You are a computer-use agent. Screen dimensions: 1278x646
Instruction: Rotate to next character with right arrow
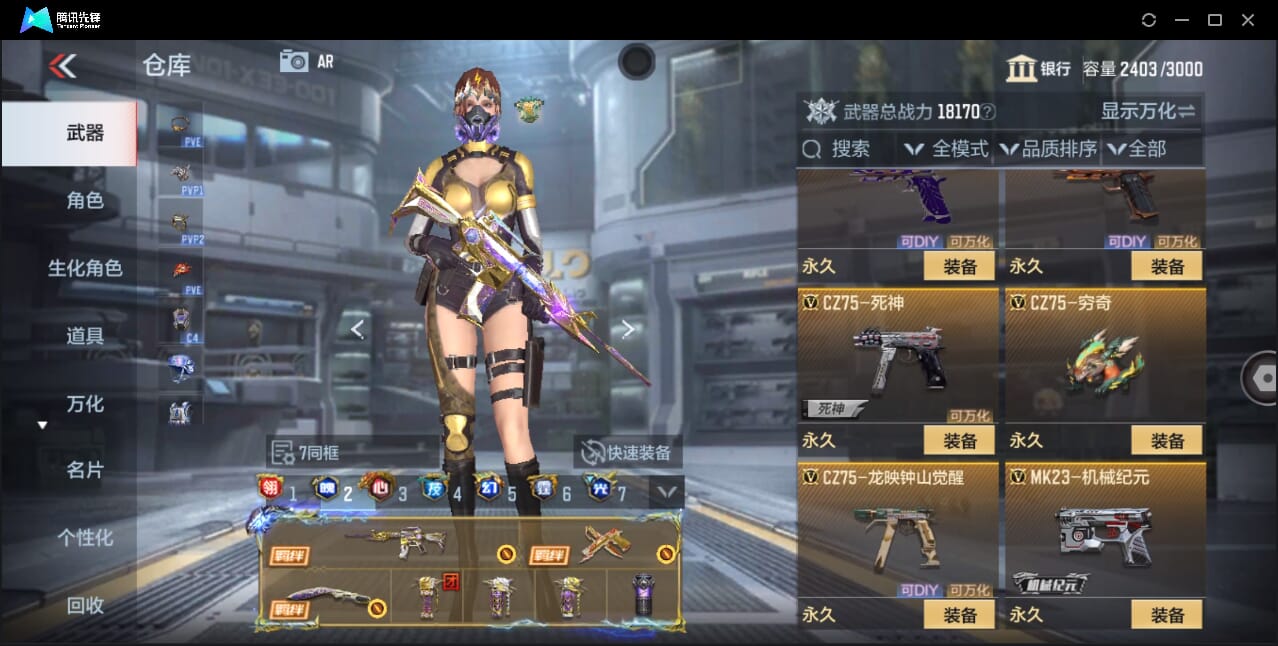[627, 329]
